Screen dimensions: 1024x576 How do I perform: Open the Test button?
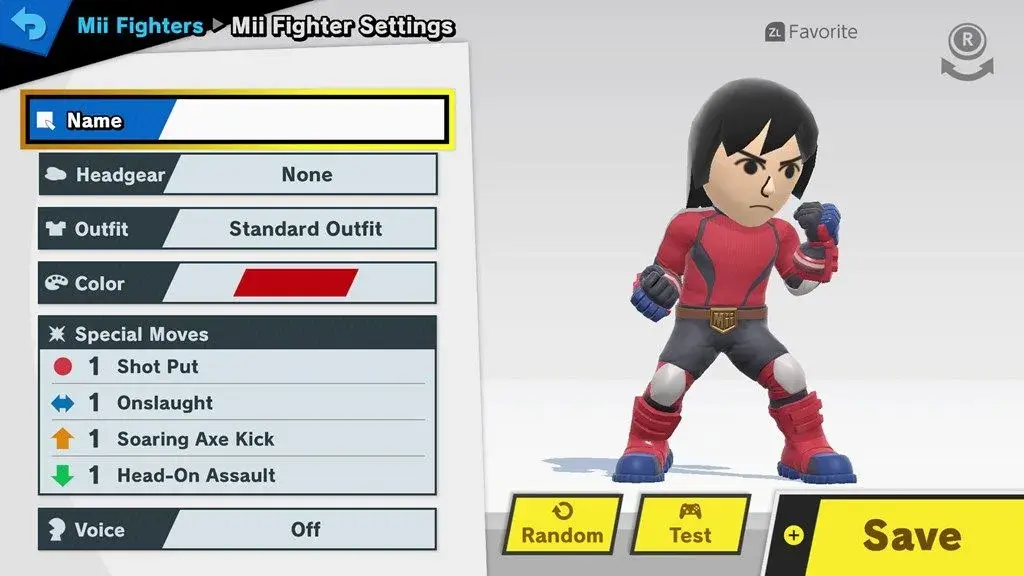click(x=690, y=524)
